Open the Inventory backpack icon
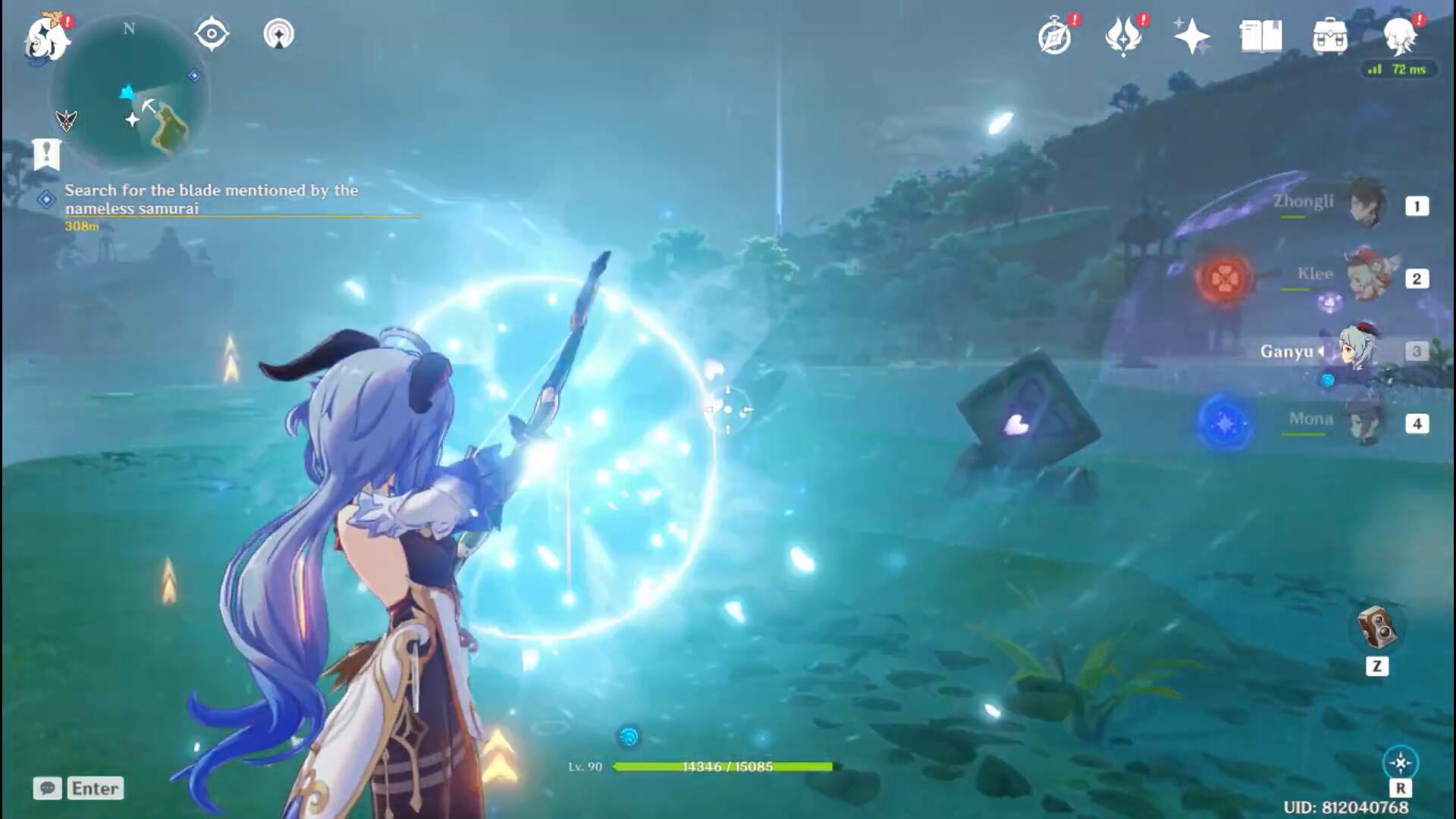This screenshot has width=1456, height=819. (1329, 36)
